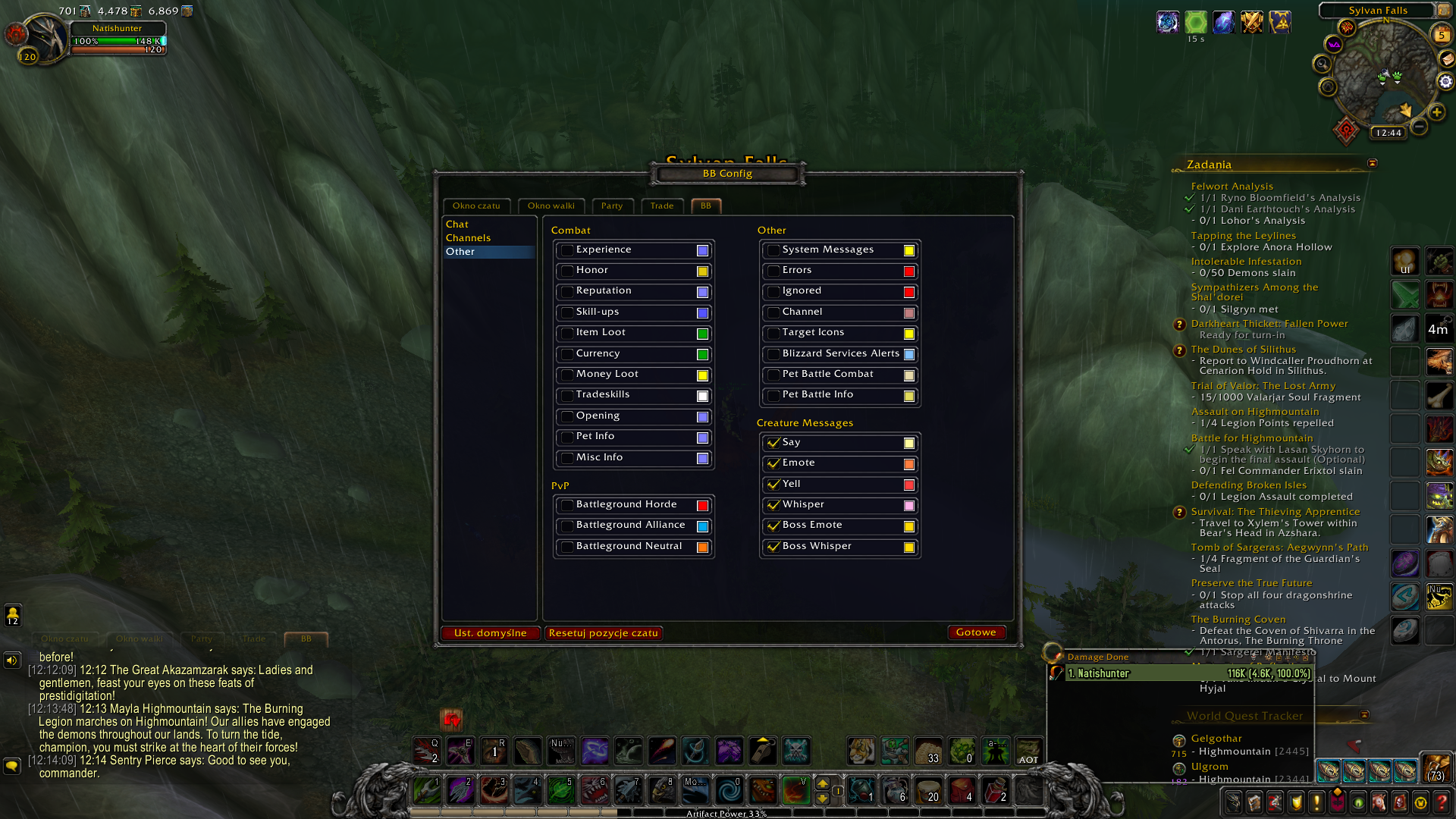The width and height of the screenshot is (1456, 819).
Task: Uncheck the Boss Emote option
Action: tap(773, 526)
